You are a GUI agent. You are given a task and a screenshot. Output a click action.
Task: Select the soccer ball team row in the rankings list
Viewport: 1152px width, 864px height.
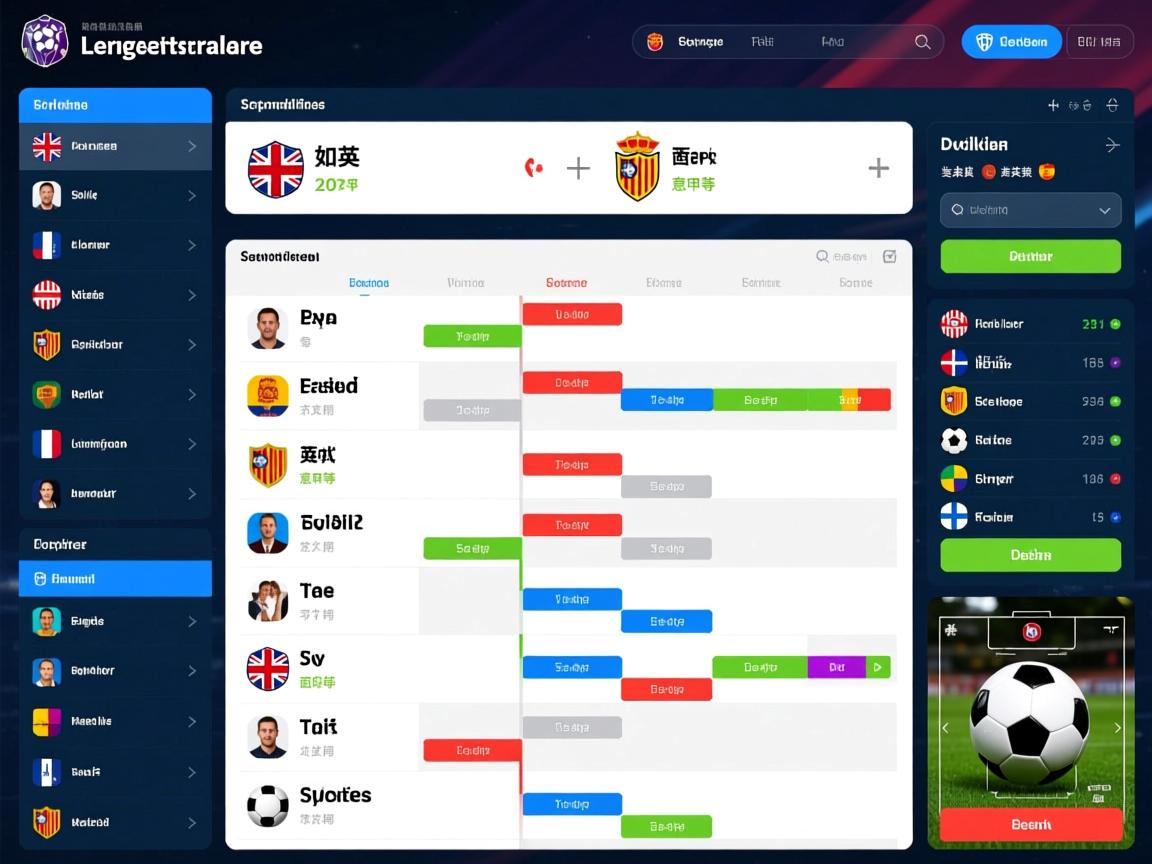pyautogui.click(x=1030, y=440)
